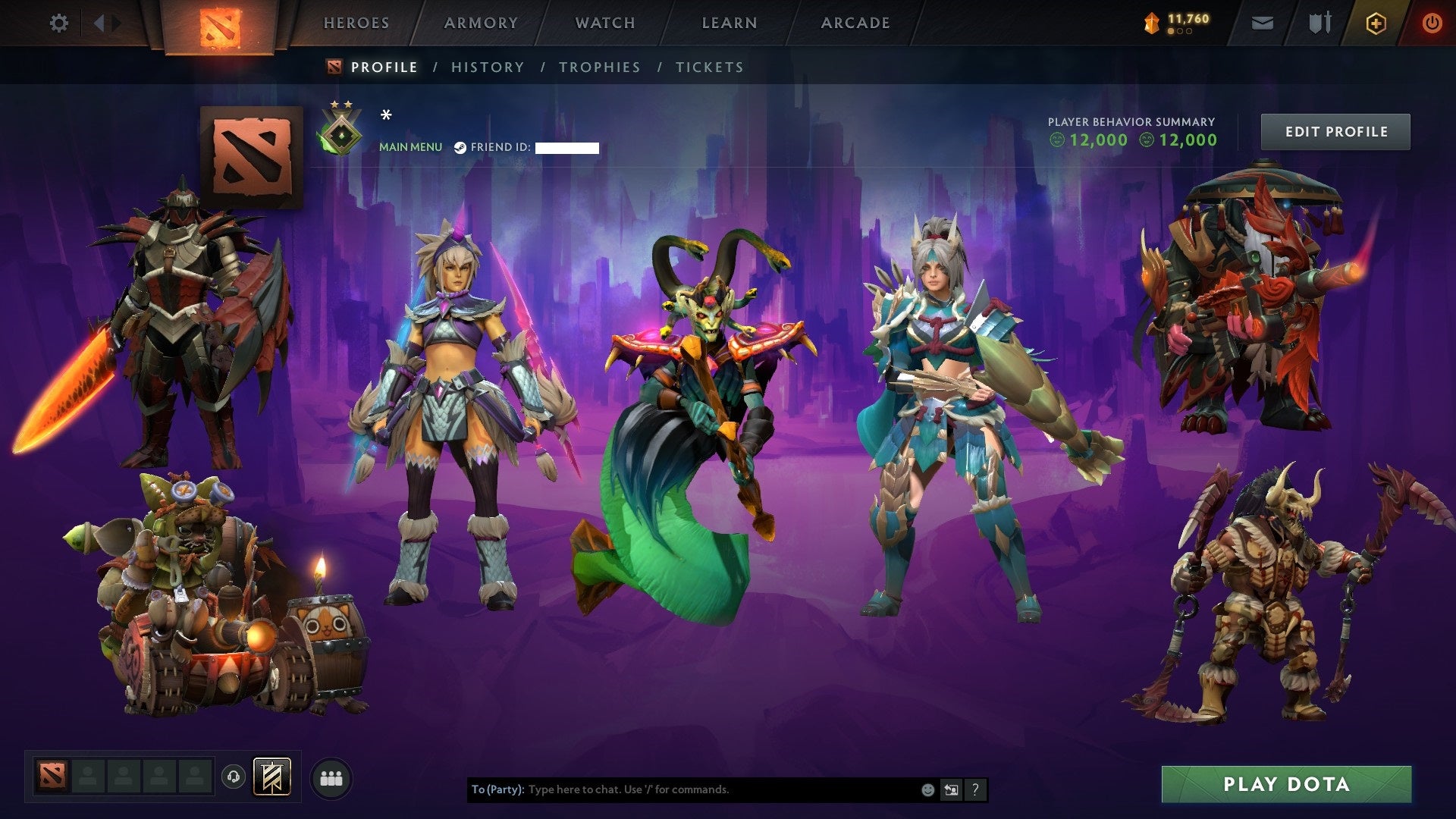This screenshot has height=819, width=1456.
Task: Click the shards currency icon showing 11,760
Action: [1152, 23]
